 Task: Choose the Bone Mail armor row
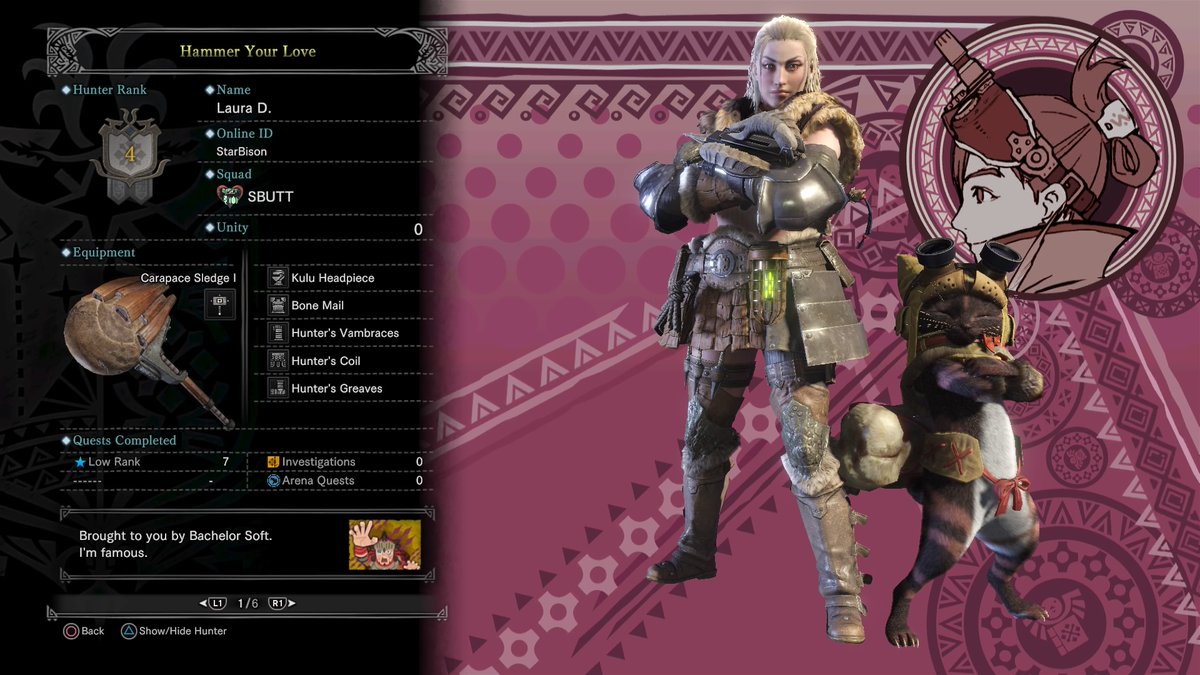click(x=317, y=306)
